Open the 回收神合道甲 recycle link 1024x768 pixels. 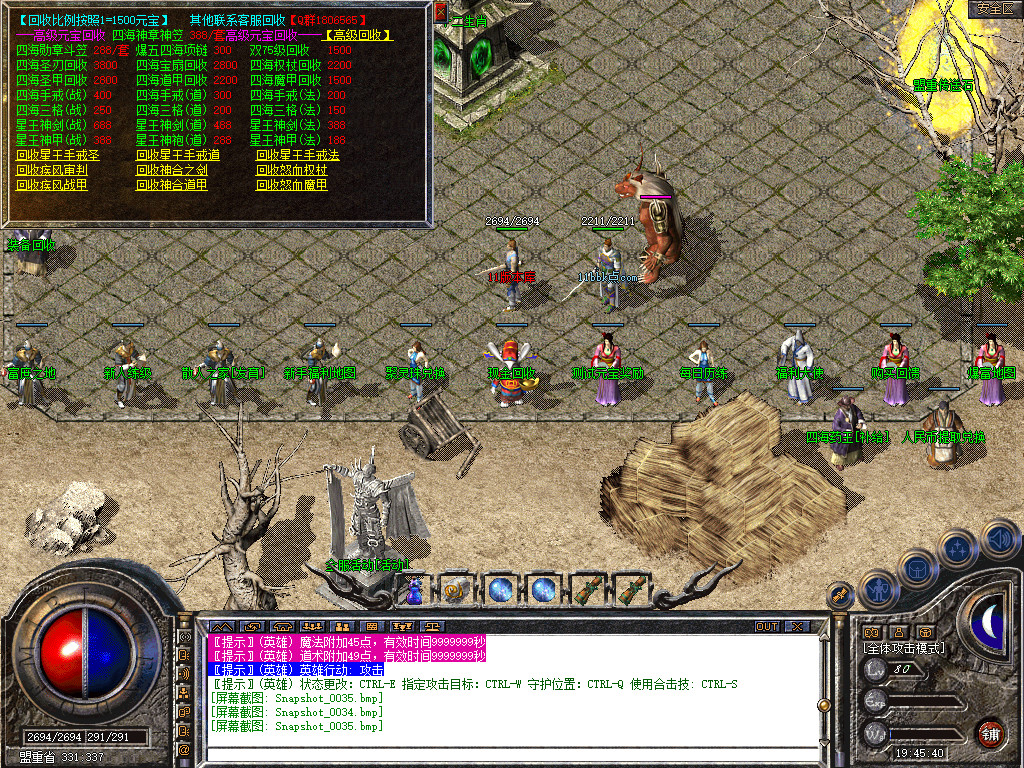[x=172, y=185]
